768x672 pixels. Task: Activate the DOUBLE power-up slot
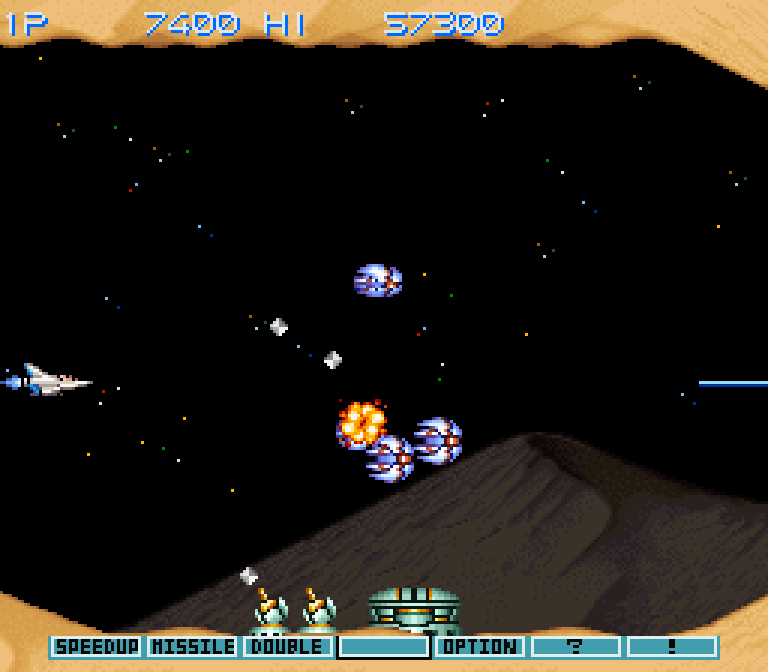(x=288, y=647)
